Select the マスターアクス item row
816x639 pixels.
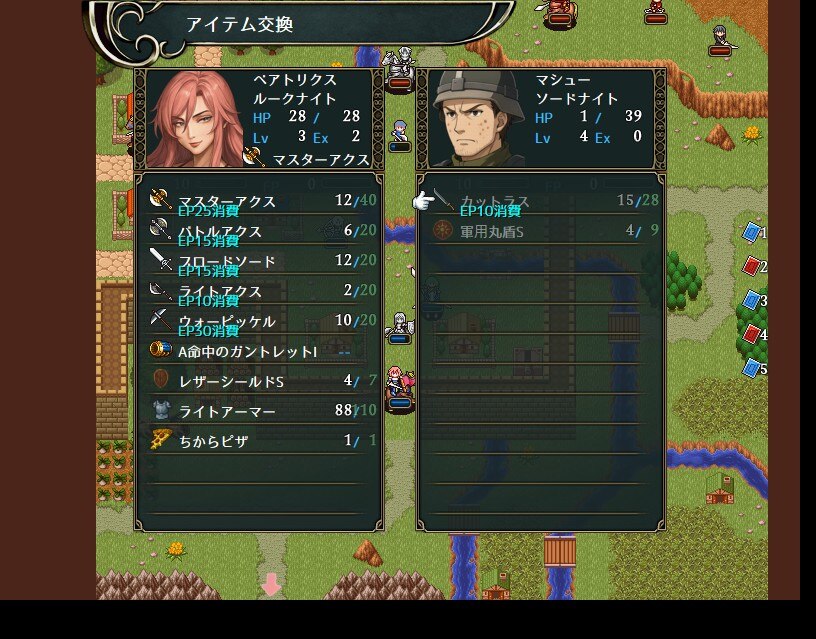coord(260,201)
